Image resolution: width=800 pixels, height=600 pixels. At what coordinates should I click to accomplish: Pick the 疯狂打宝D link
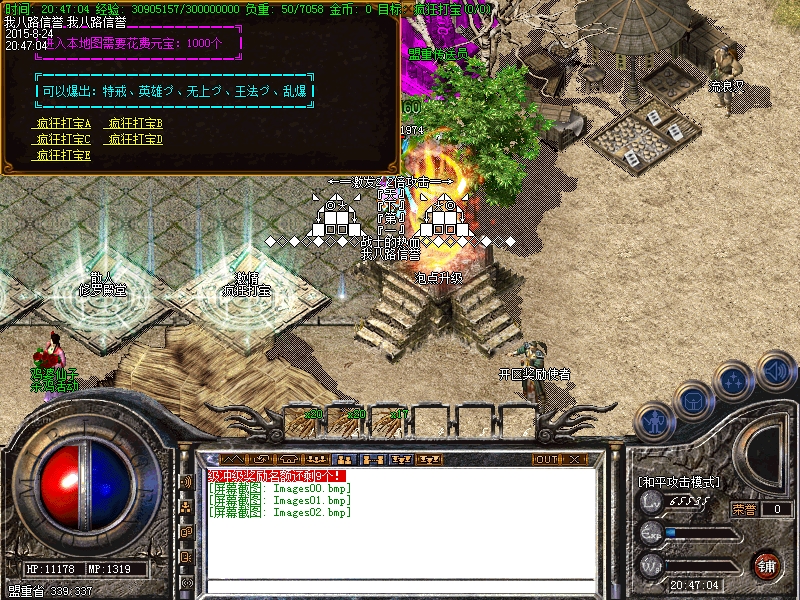tap(135, 139)
